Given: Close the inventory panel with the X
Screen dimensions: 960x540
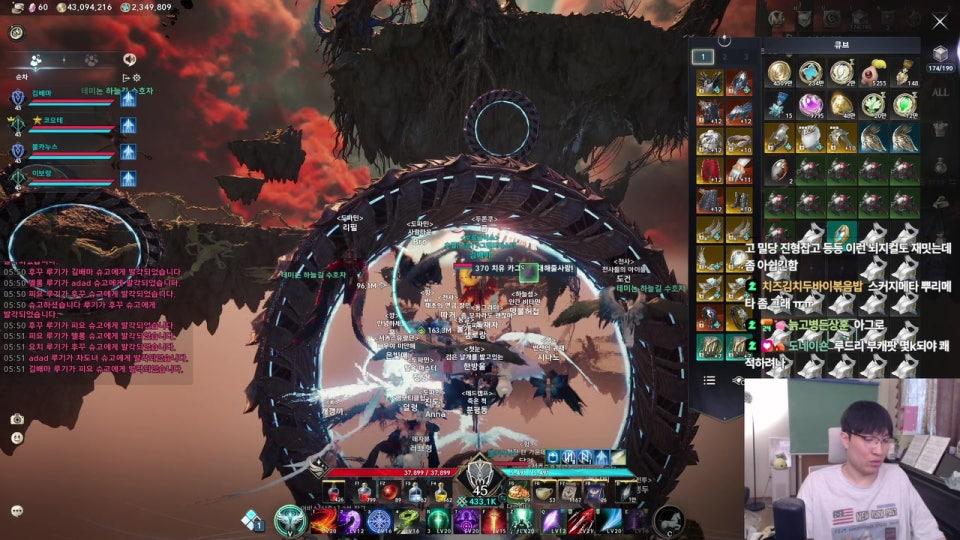Looking at the screenshot, I should point(939,21).
